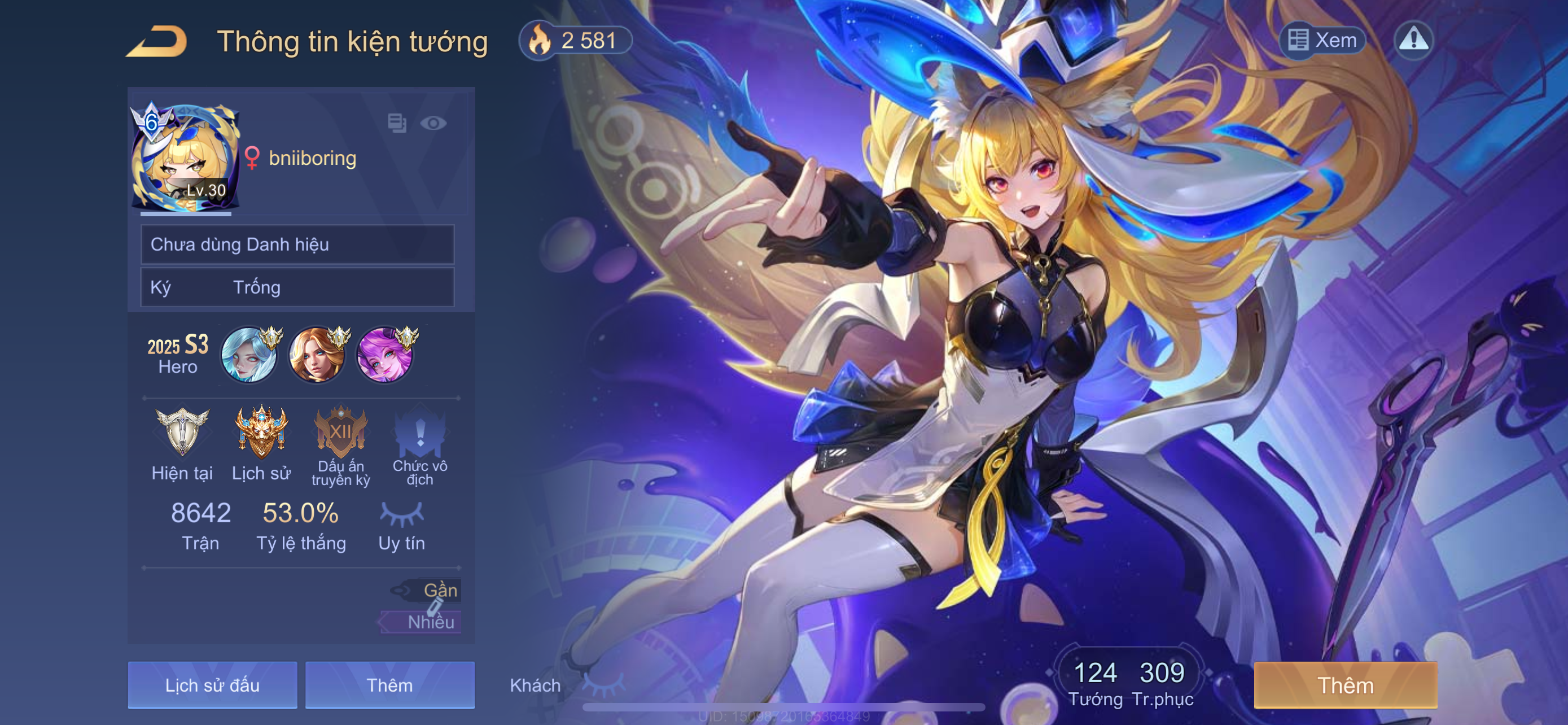The width and height of the screenshot is (1568, 725).
Task: Click the bniiboring avatar portrait
Action: (x=185, y=159)
